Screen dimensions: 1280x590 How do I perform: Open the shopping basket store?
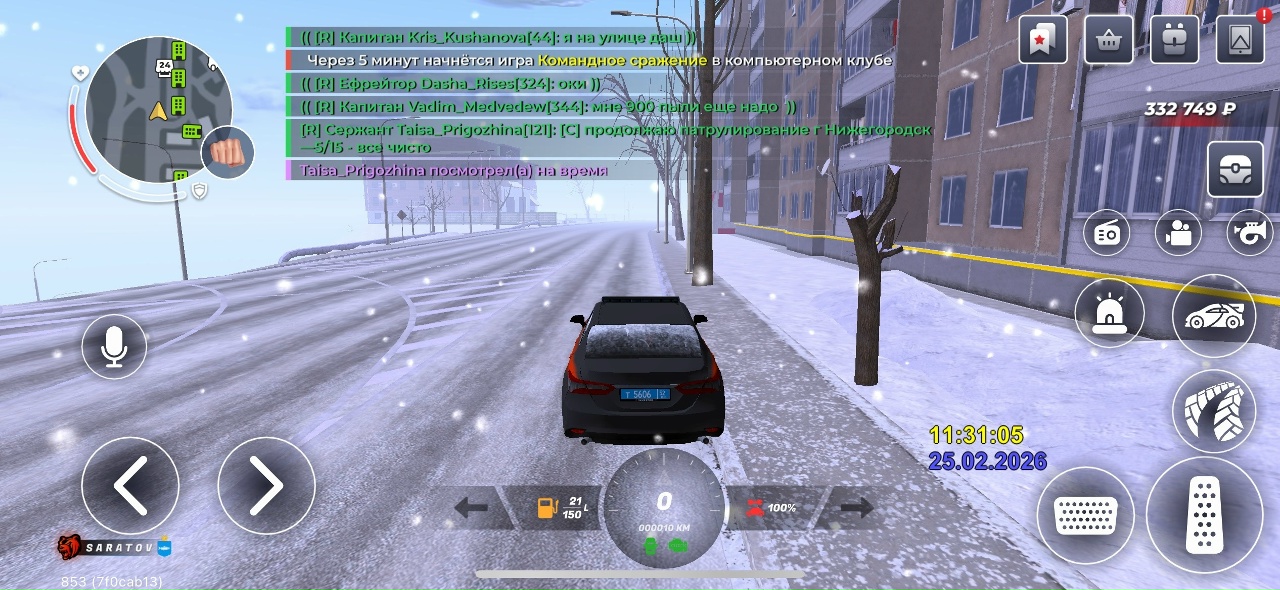pyautogui.click(x=1109, y=40)
